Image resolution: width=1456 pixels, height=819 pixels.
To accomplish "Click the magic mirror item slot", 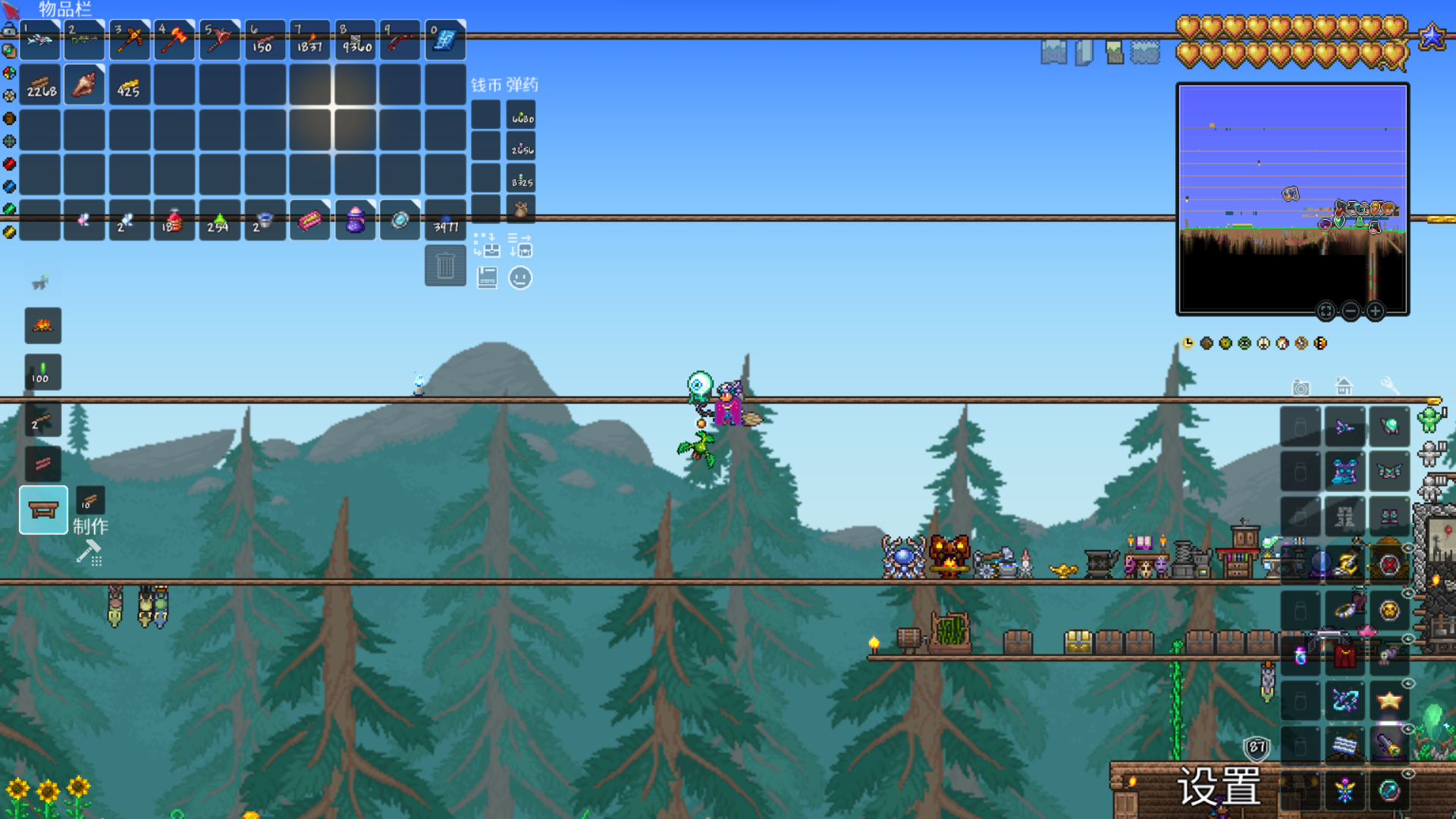I will pos(400,221).
